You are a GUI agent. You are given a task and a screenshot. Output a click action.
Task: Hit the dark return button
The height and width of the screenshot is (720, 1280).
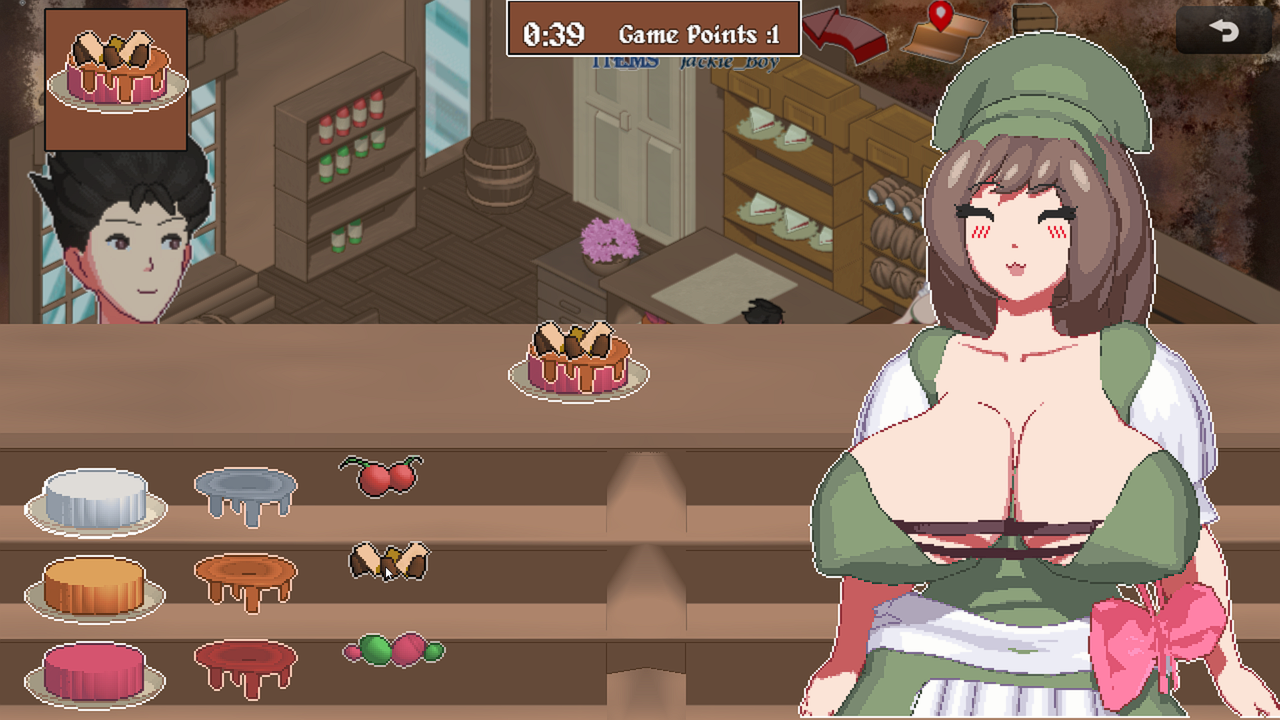(x=1223, y=30)
